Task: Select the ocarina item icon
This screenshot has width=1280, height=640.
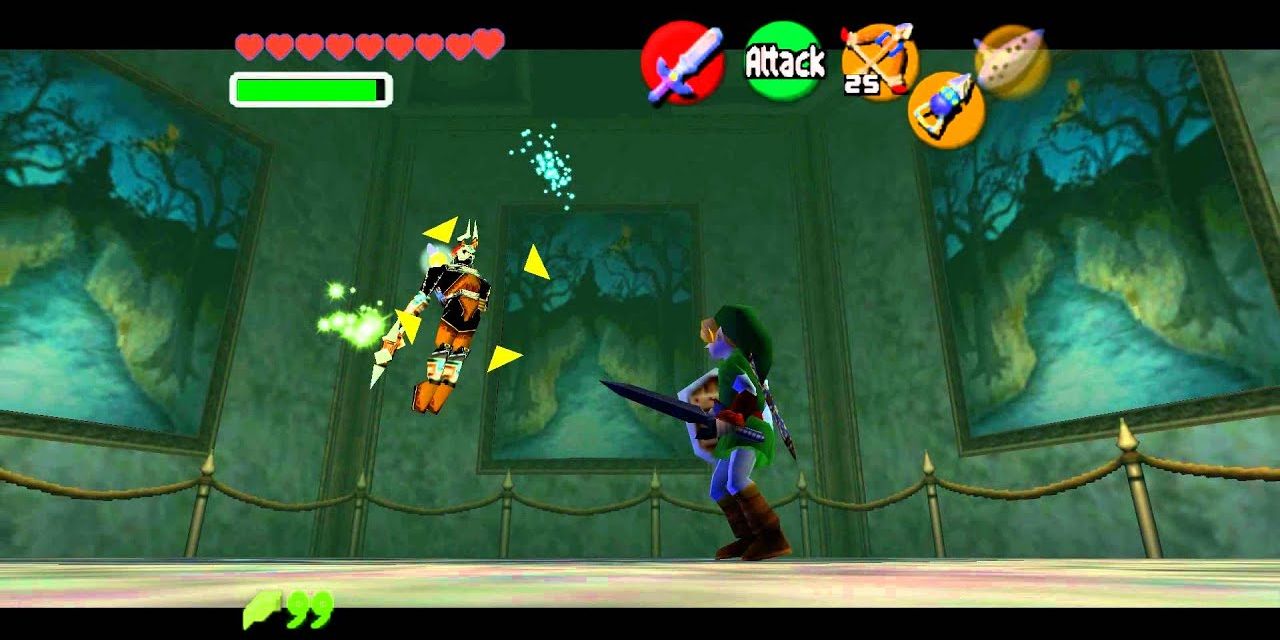Action: click(1012, 60)
